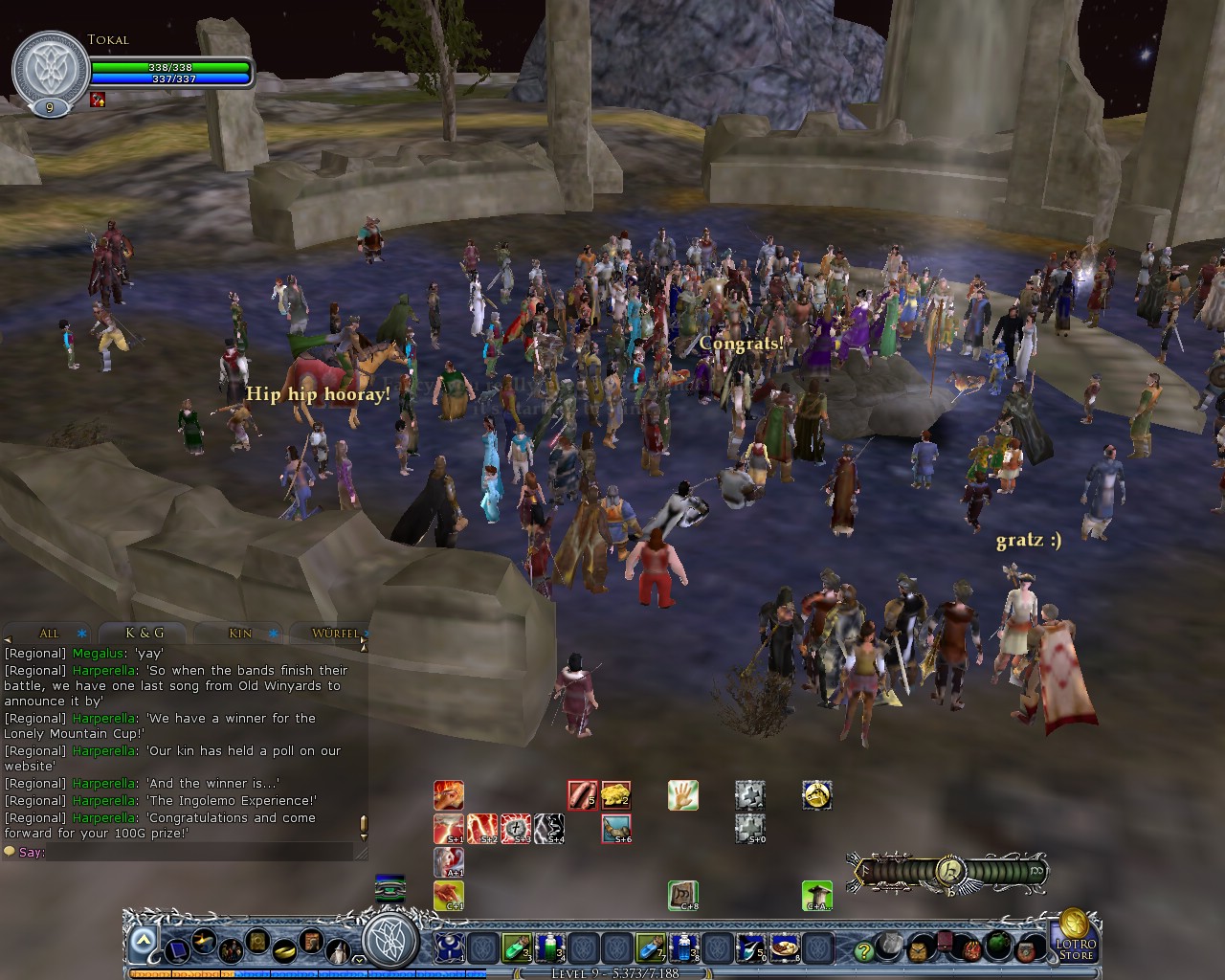The height and width of the screenshot is (980, 1225).
Task: Activate the rune tablet skill on C+8
Action: [x=682, y=896]
